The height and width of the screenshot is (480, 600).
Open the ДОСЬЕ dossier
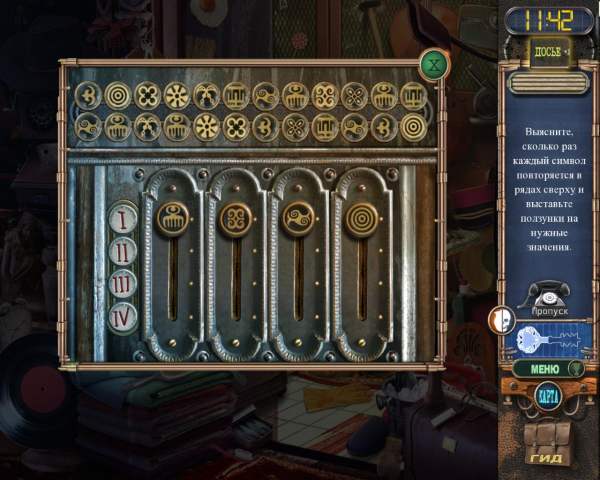(546, 52)
